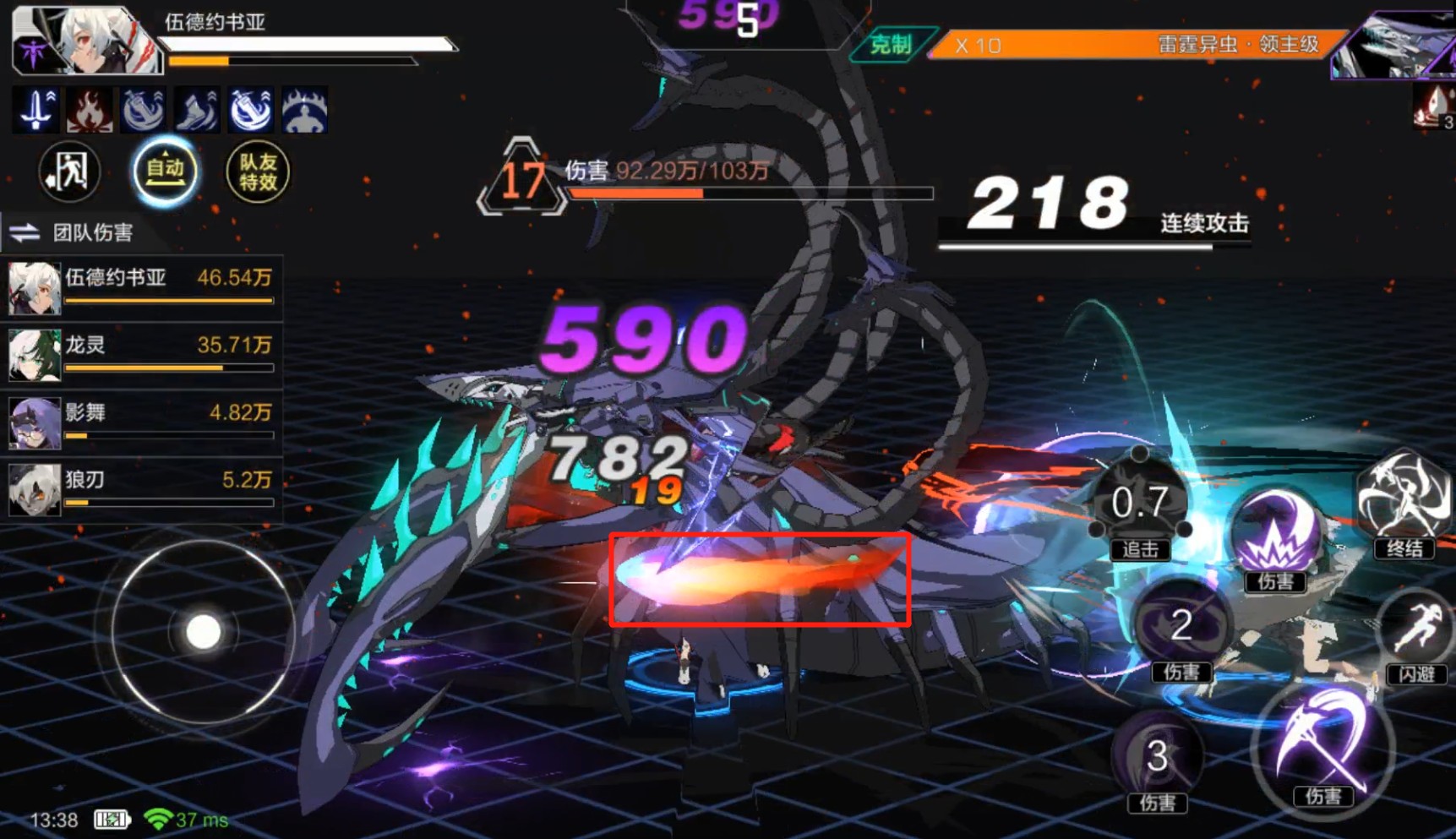Viewport: 1456px width, 839px height.
Task: Tap the 伍德约书亚 character portrait
Action: (85, 40)
